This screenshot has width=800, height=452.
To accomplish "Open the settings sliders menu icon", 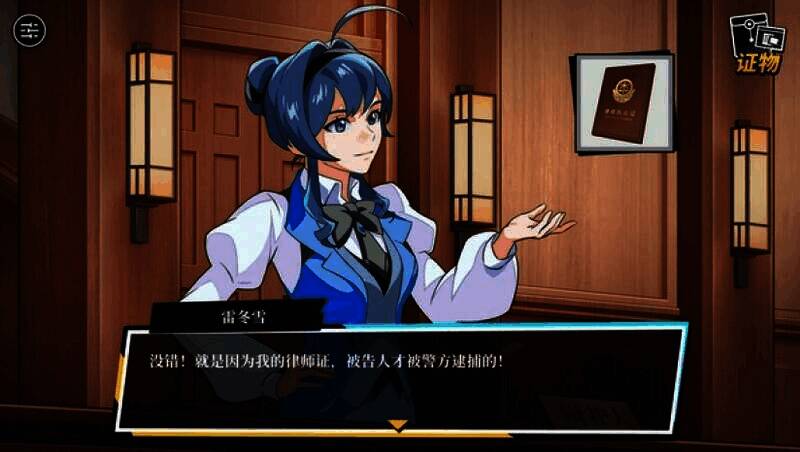I will tap(30, 30).
